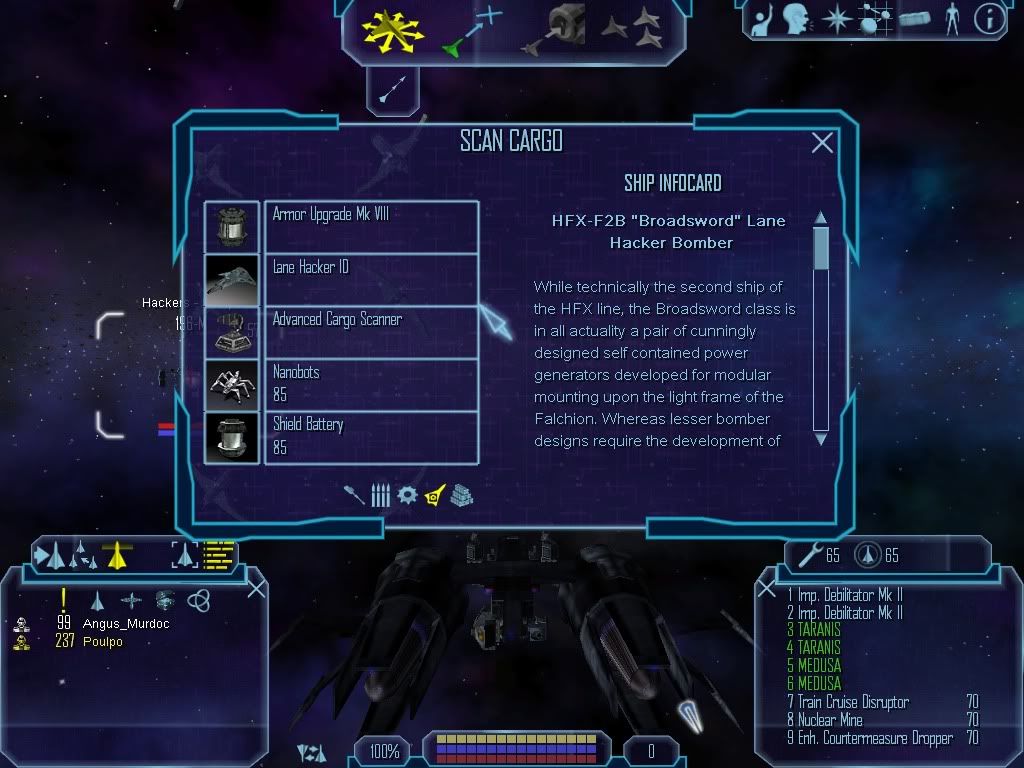Close the Scan Cargo window

pyautogui.click(x=822, y=143)
